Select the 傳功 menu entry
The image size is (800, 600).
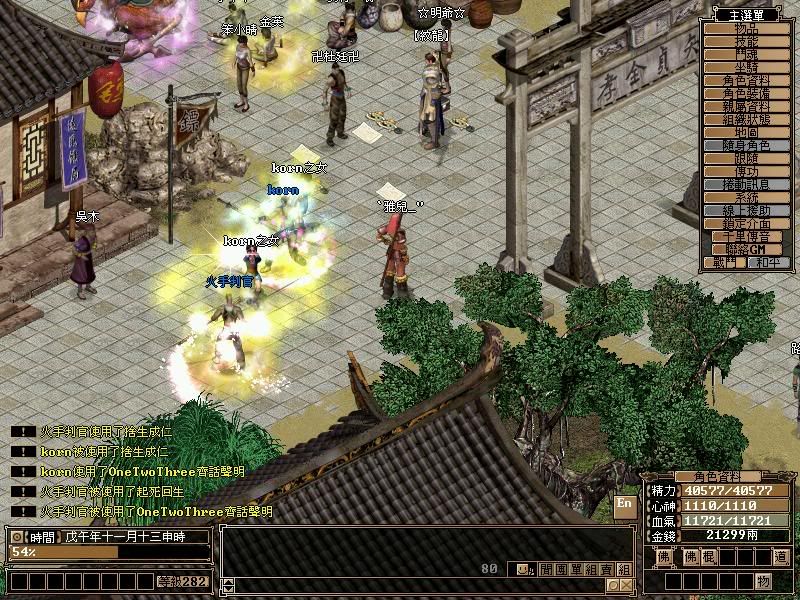coord(747,172)
